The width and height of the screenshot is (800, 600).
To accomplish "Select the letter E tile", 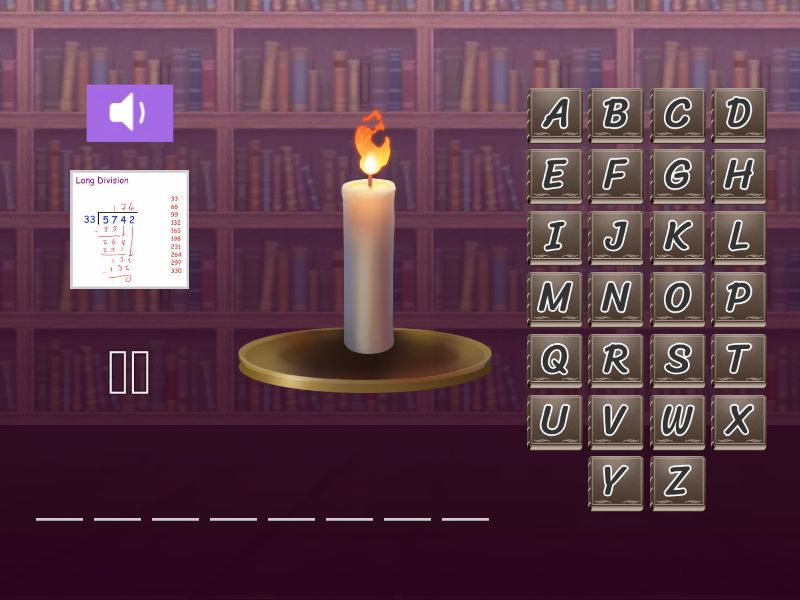I will pos(555,175).
